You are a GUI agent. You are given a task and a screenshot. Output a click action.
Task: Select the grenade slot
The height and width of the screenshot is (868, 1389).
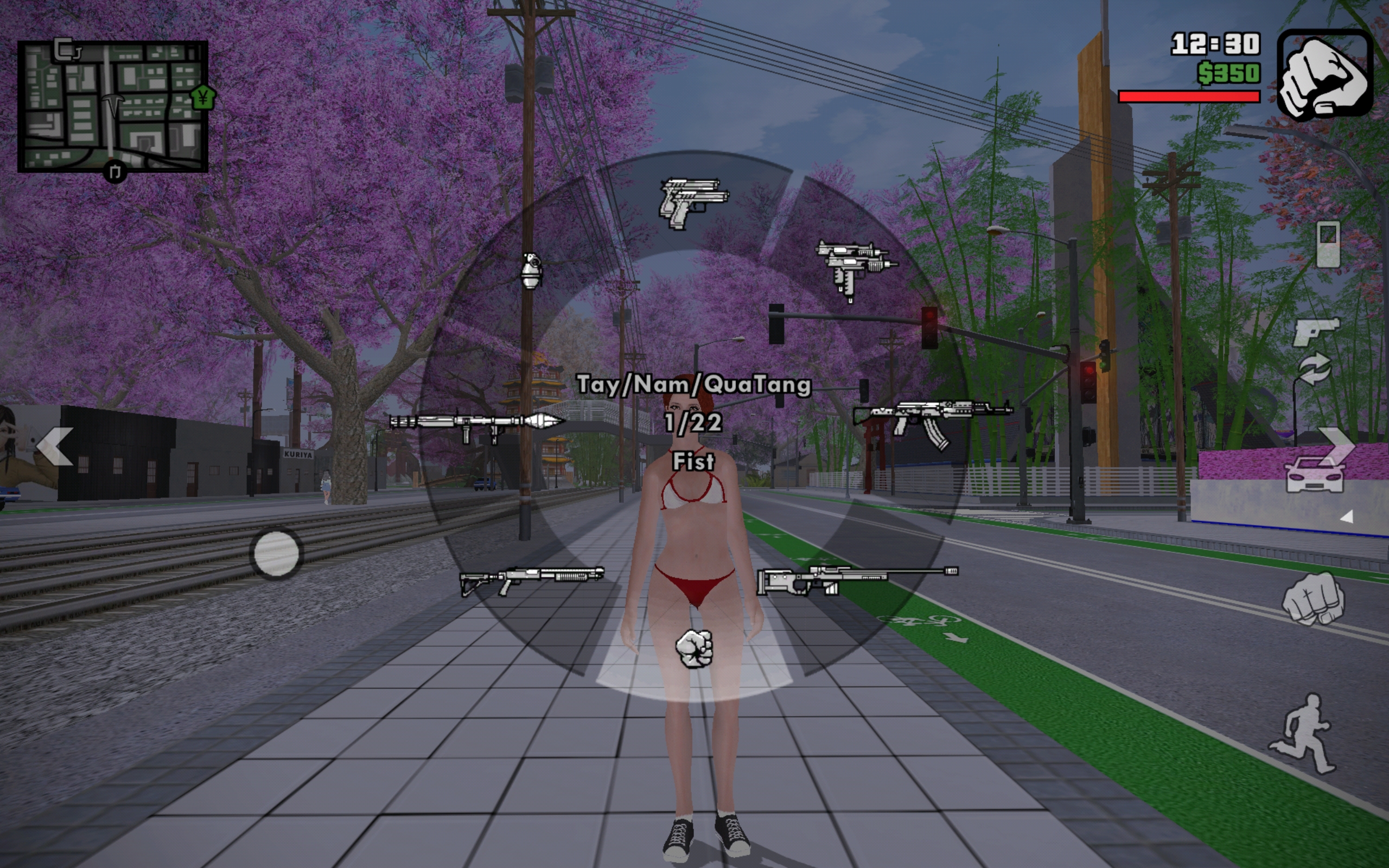[x=531, y=271]
